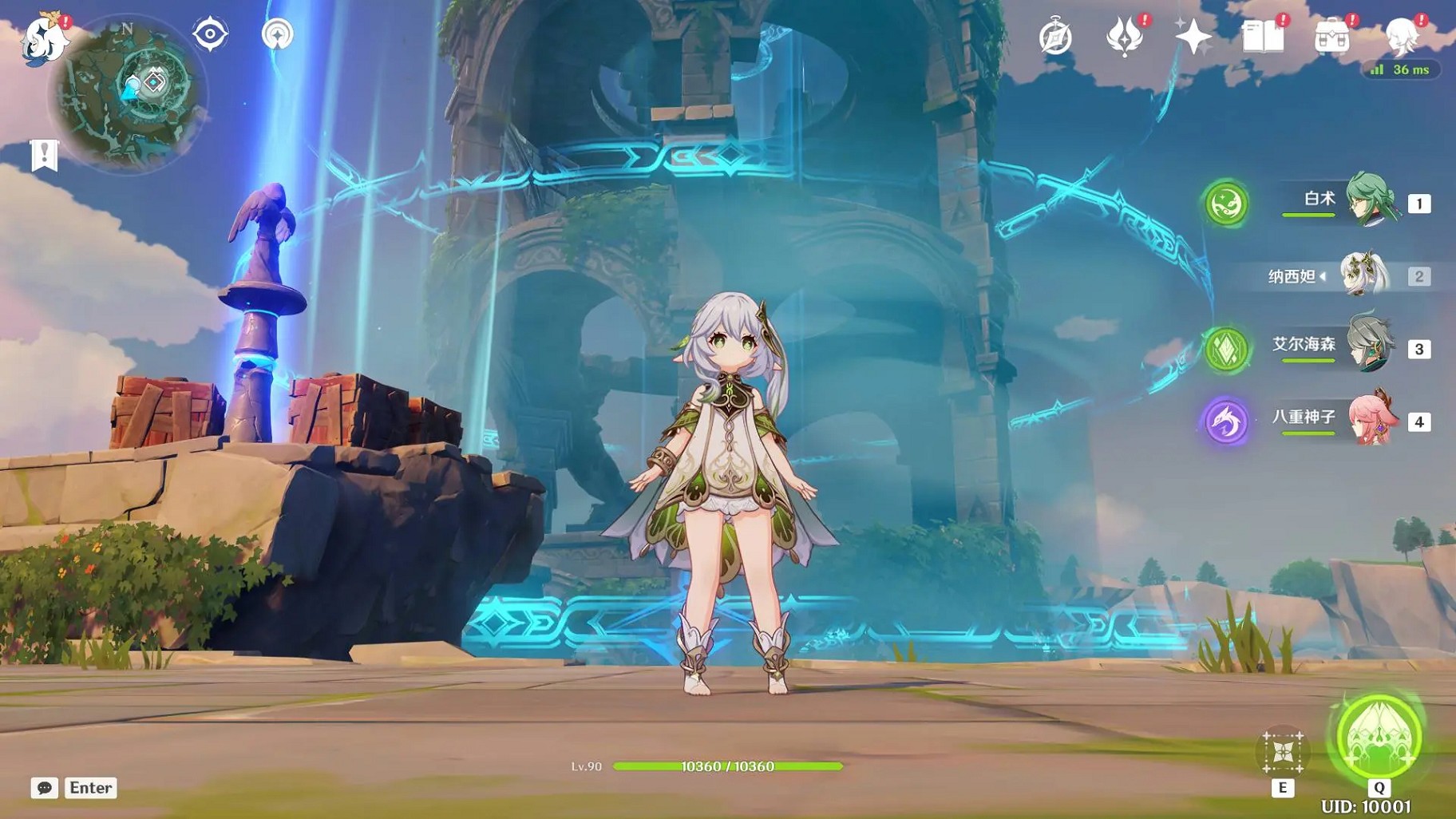Image resolution: width=1456 pixels, height=819 pixels.
Task: Open the character profile menu icon
Action: pos(1401,38)
